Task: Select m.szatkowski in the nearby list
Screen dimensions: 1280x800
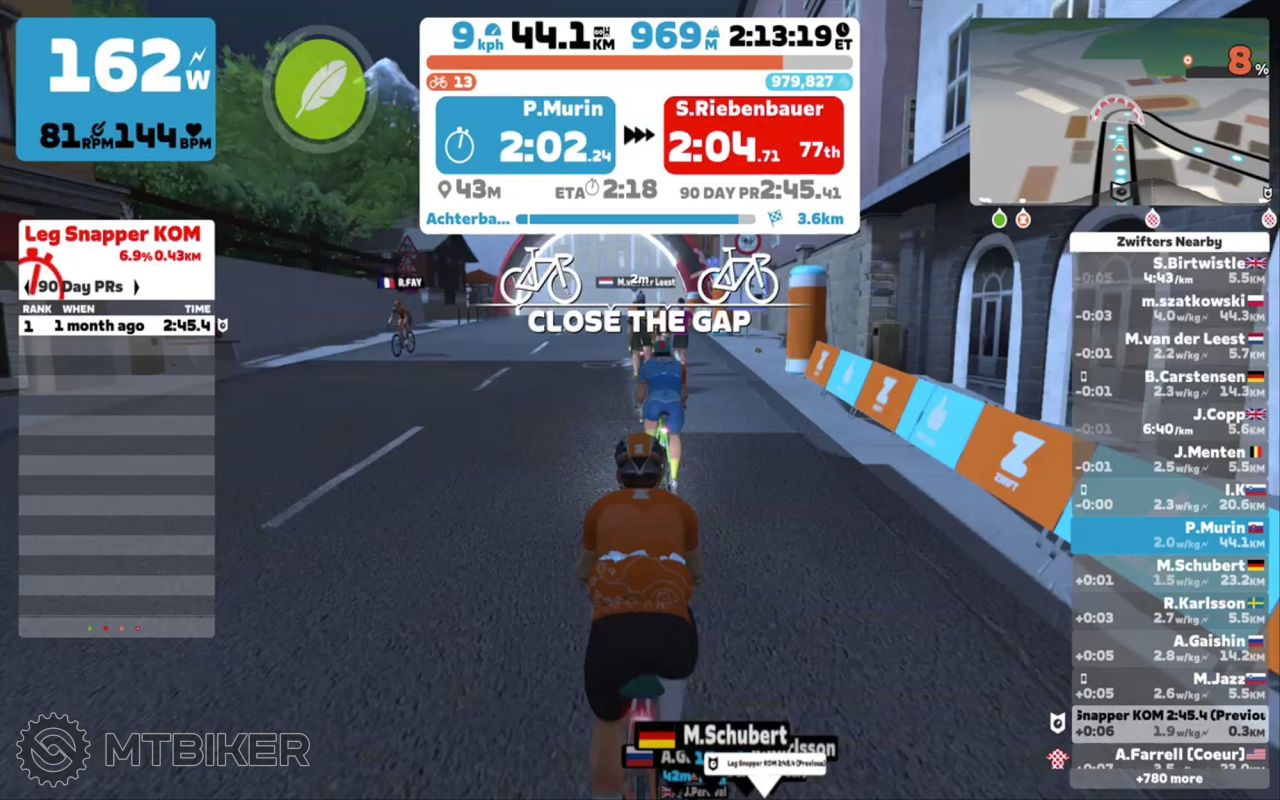Action: coord(1169,308)
